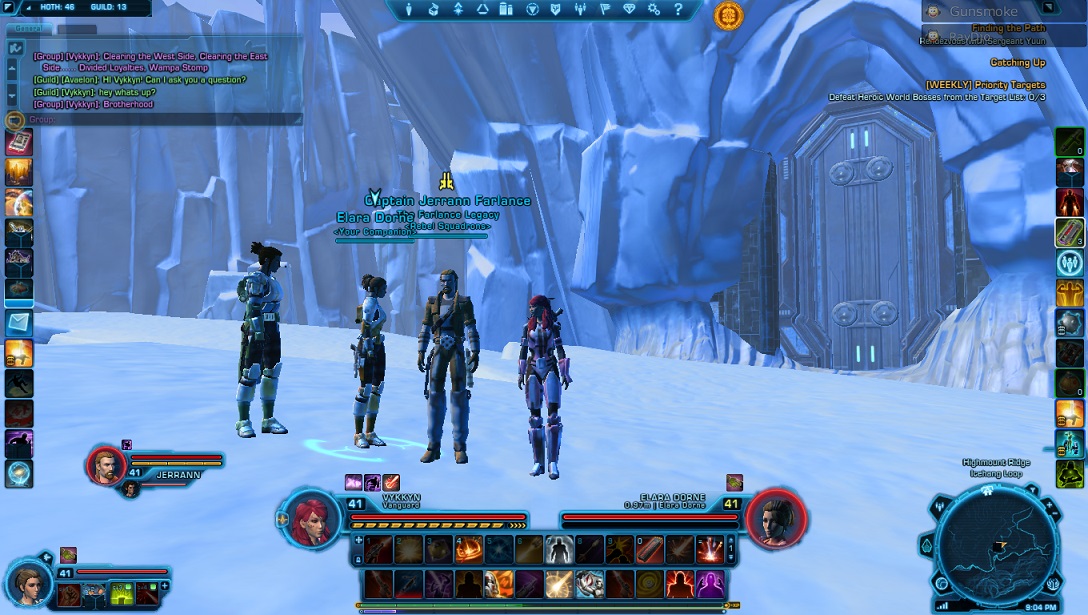This screenshot has width=1088, height=615.
Task: Click Elara Dorne's target portrait
Action: click(x=775, y=519)
